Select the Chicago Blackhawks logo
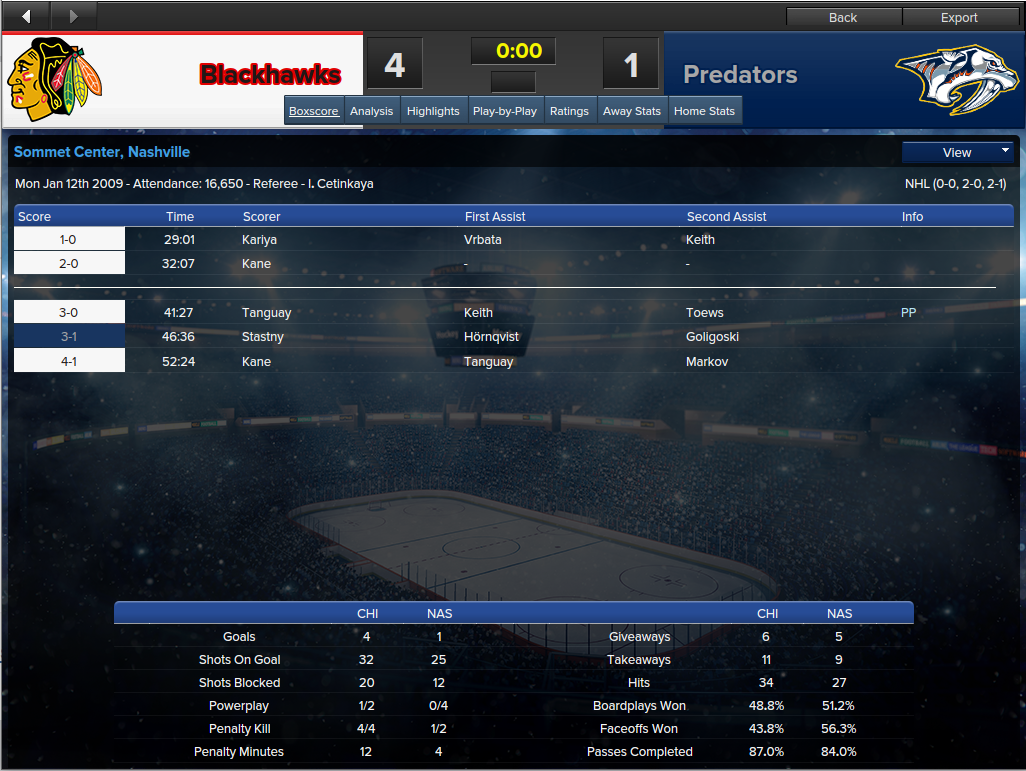Screen dimensions: 1026x771 [55, 79]
